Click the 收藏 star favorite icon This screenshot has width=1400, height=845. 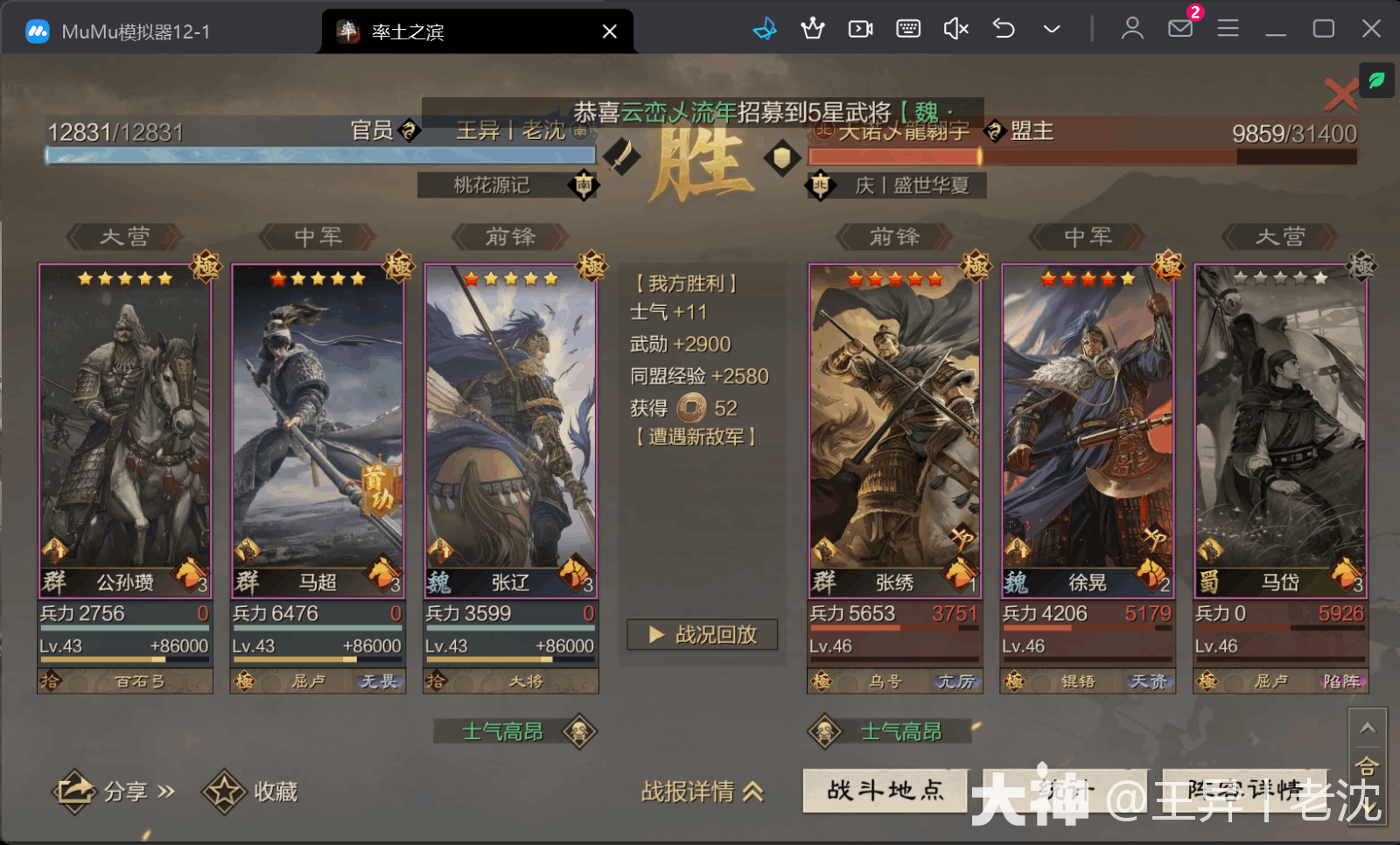click(x=226, y=790)
